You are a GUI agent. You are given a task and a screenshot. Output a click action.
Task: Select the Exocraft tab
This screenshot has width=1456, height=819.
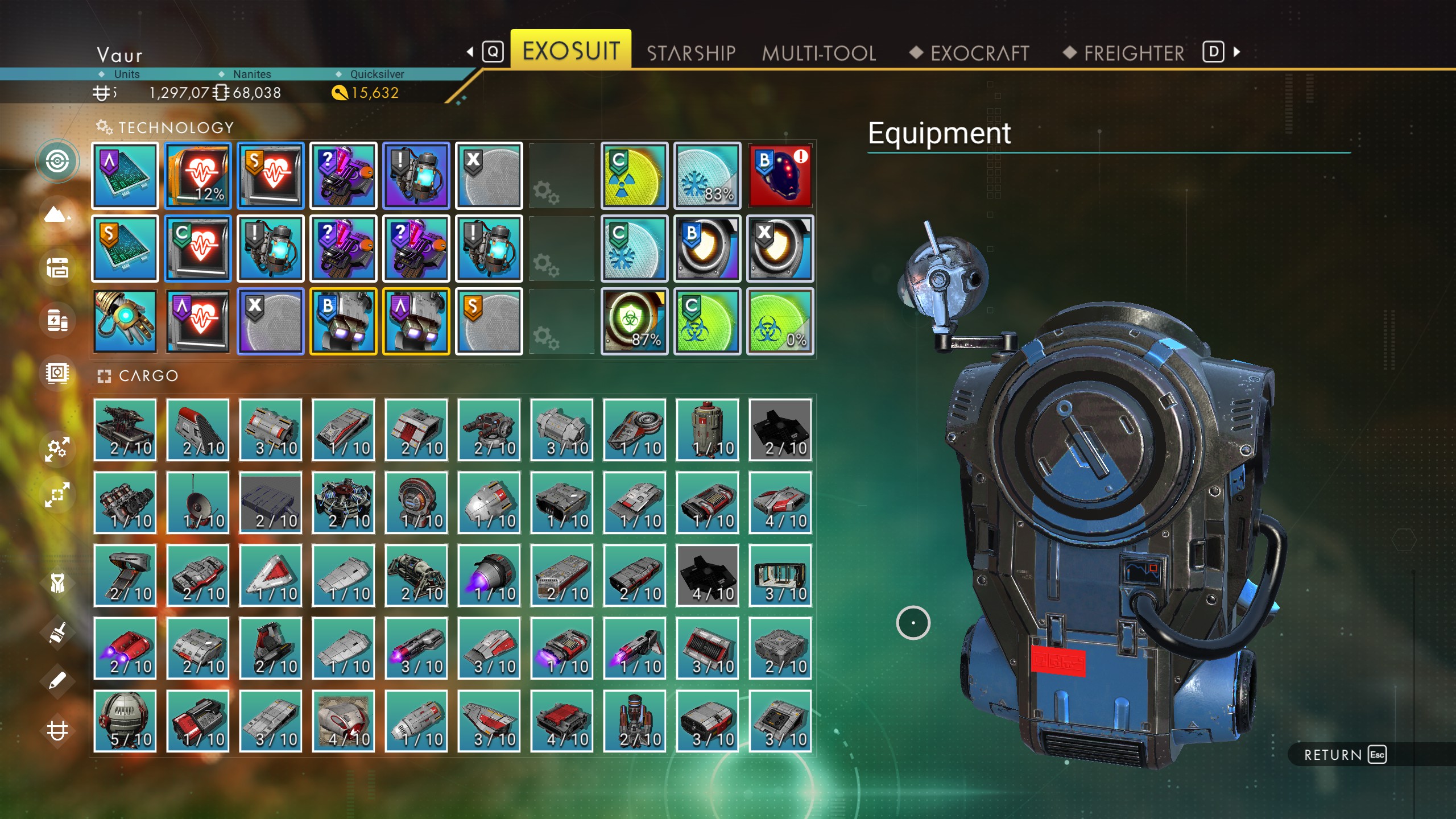coord(979,53)
